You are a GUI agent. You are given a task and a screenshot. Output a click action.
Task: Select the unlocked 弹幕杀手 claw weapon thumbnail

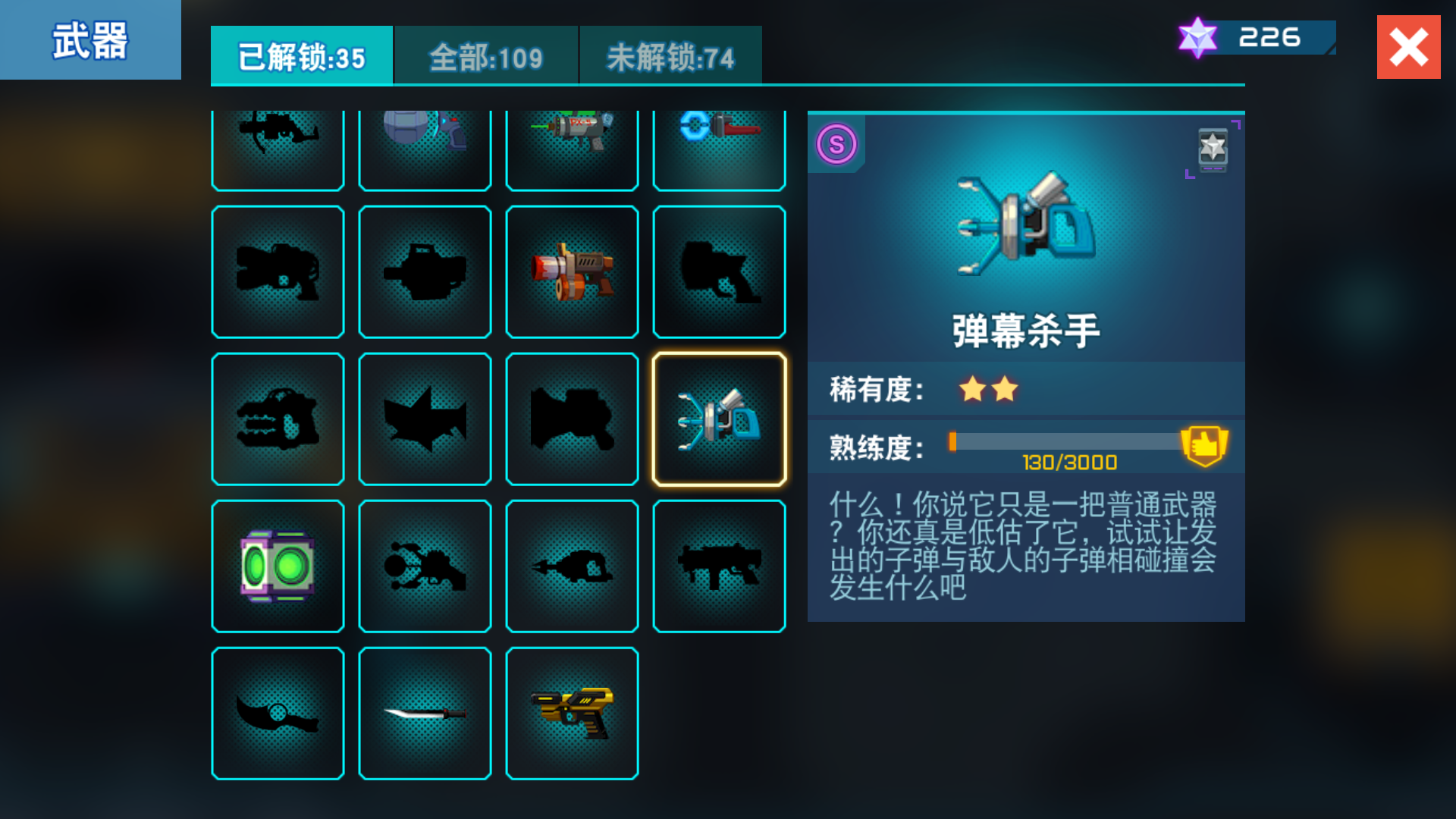coord(719,418)
